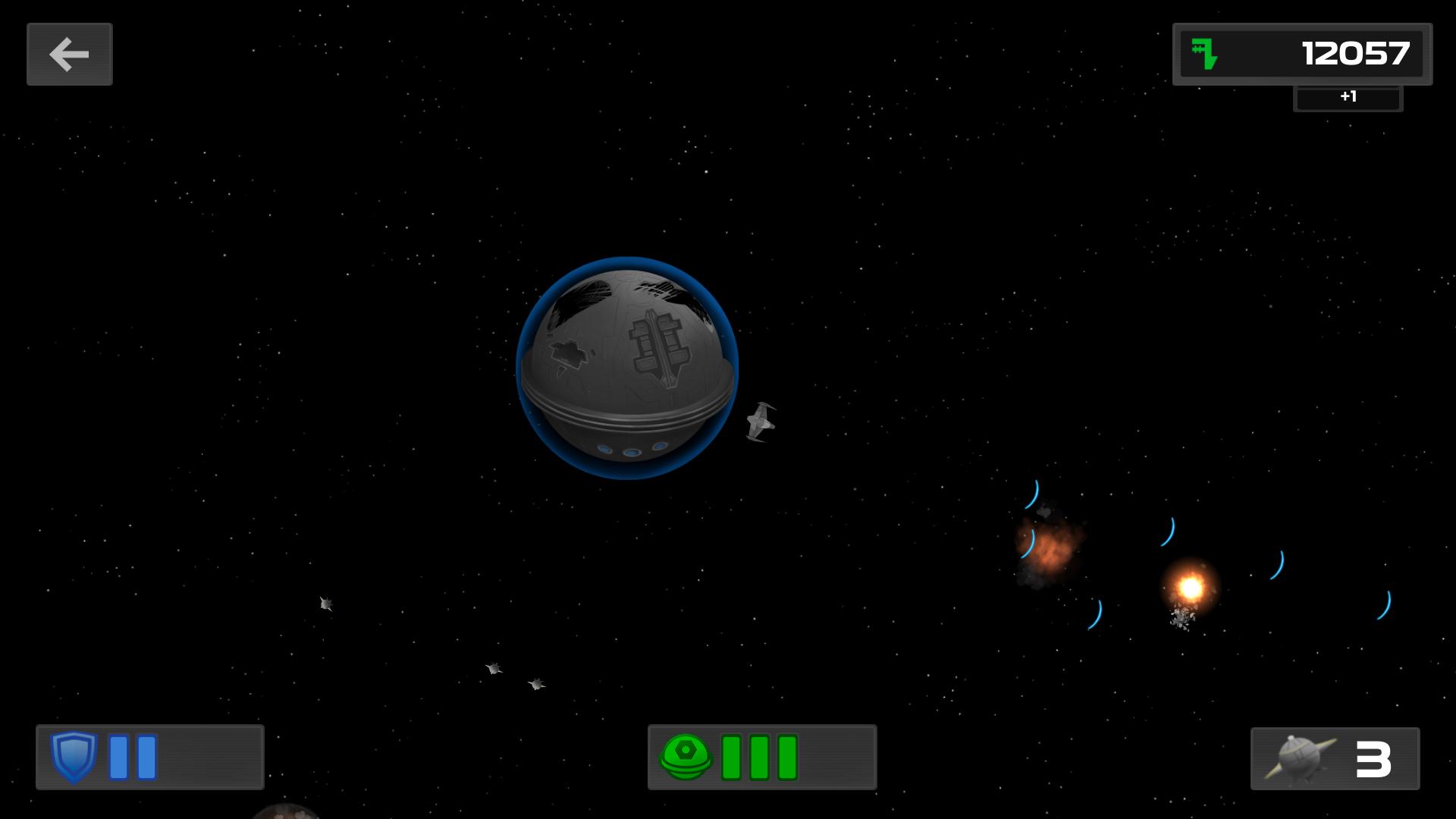Image resolution: width=1456 pixels, height=819 pixels.
Task: Open the shield status bar at bottom left
Action: tap(149, 758)
